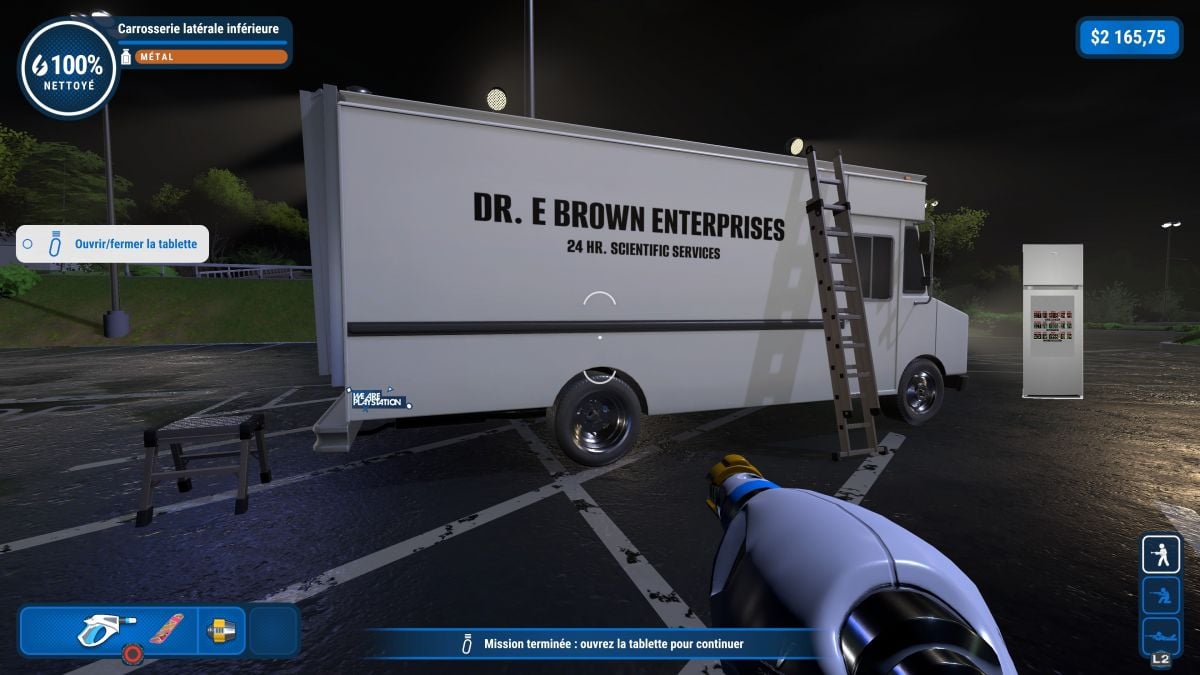The image size is (1200, 675).
Task: Click the red dirt-type indicator under the washer
Action: click(x=131, y=655)
